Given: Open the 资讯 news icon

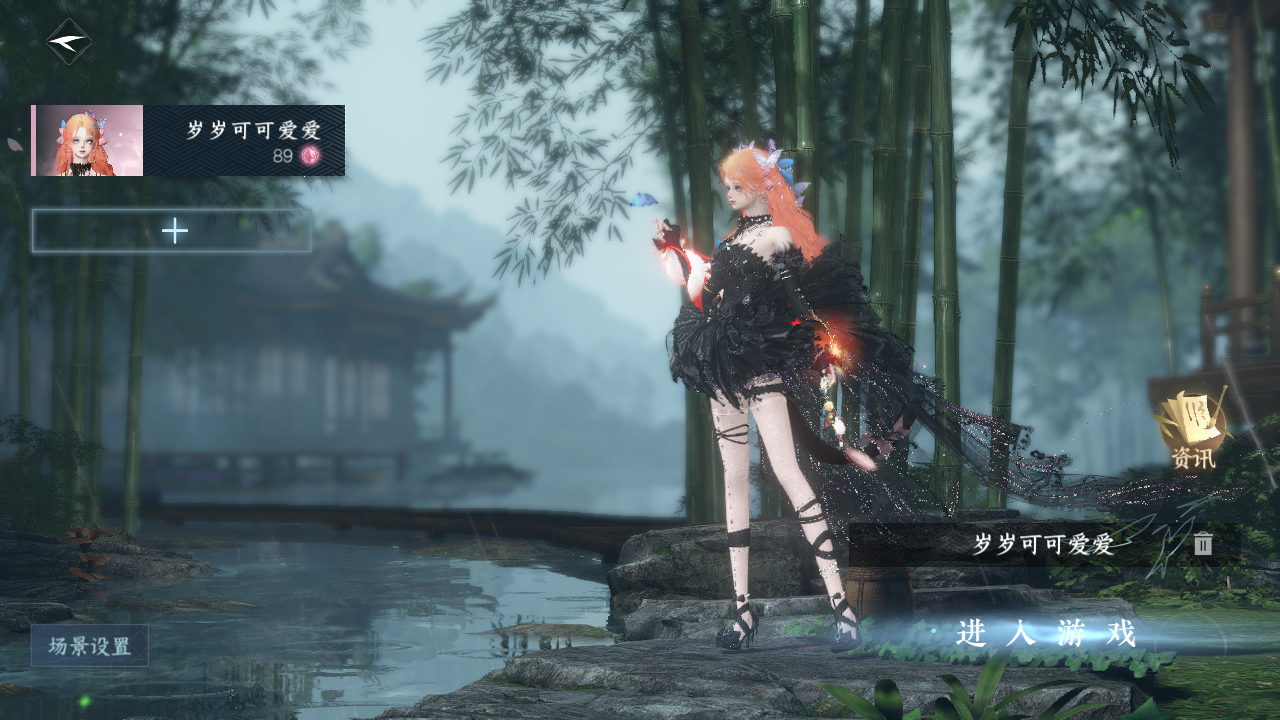Looking at the screenshot, I should [1193, 430].
